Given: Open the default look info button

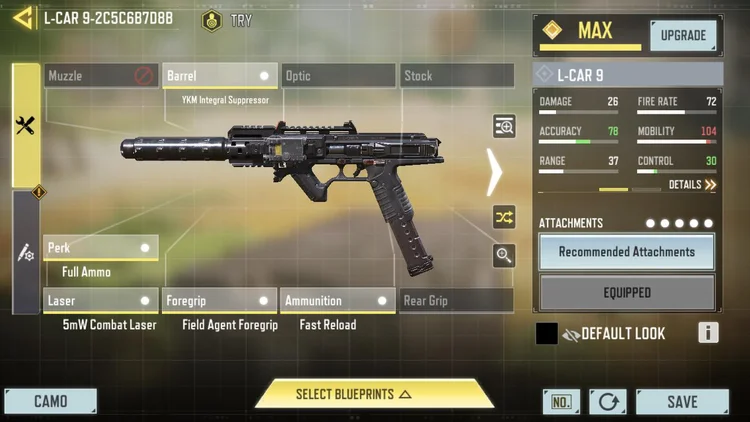Looking at the screenshot, I should click(708, 333).
